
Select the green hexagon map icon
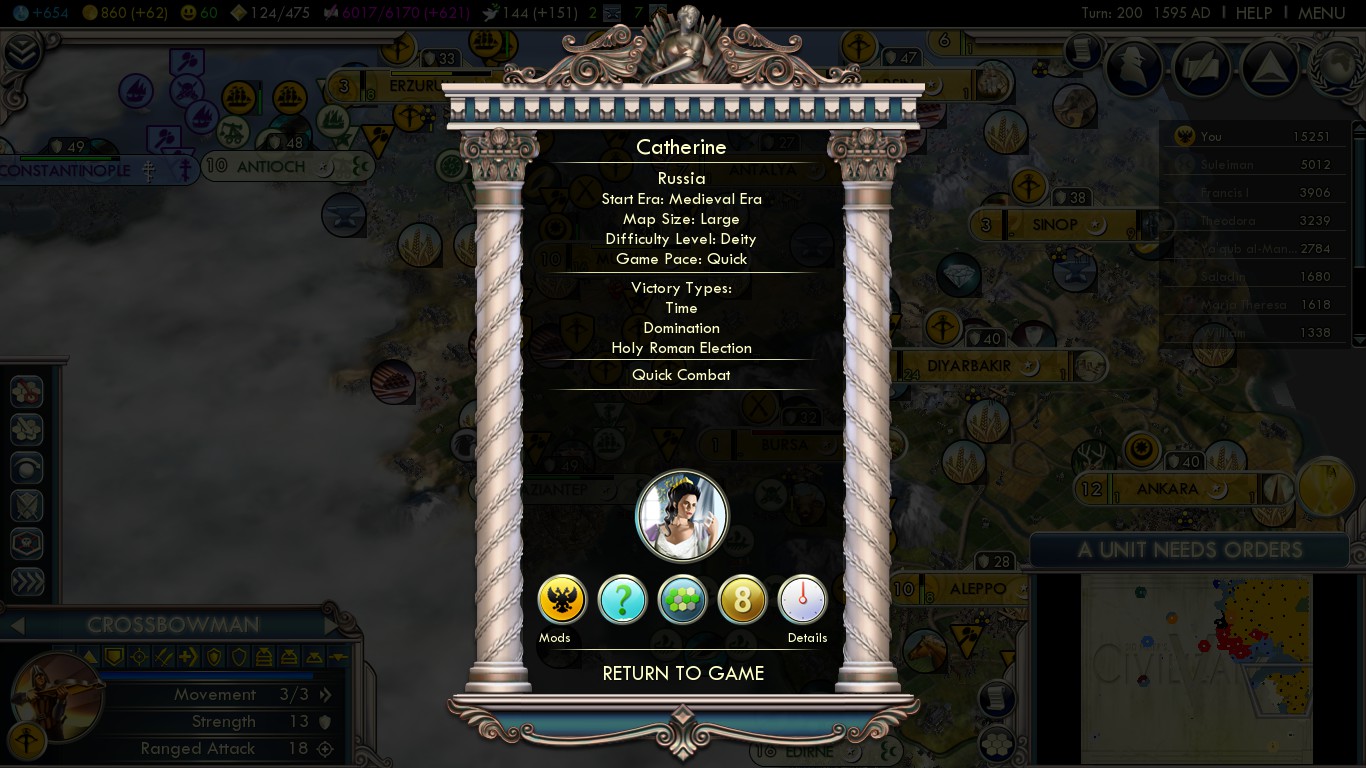683,600
